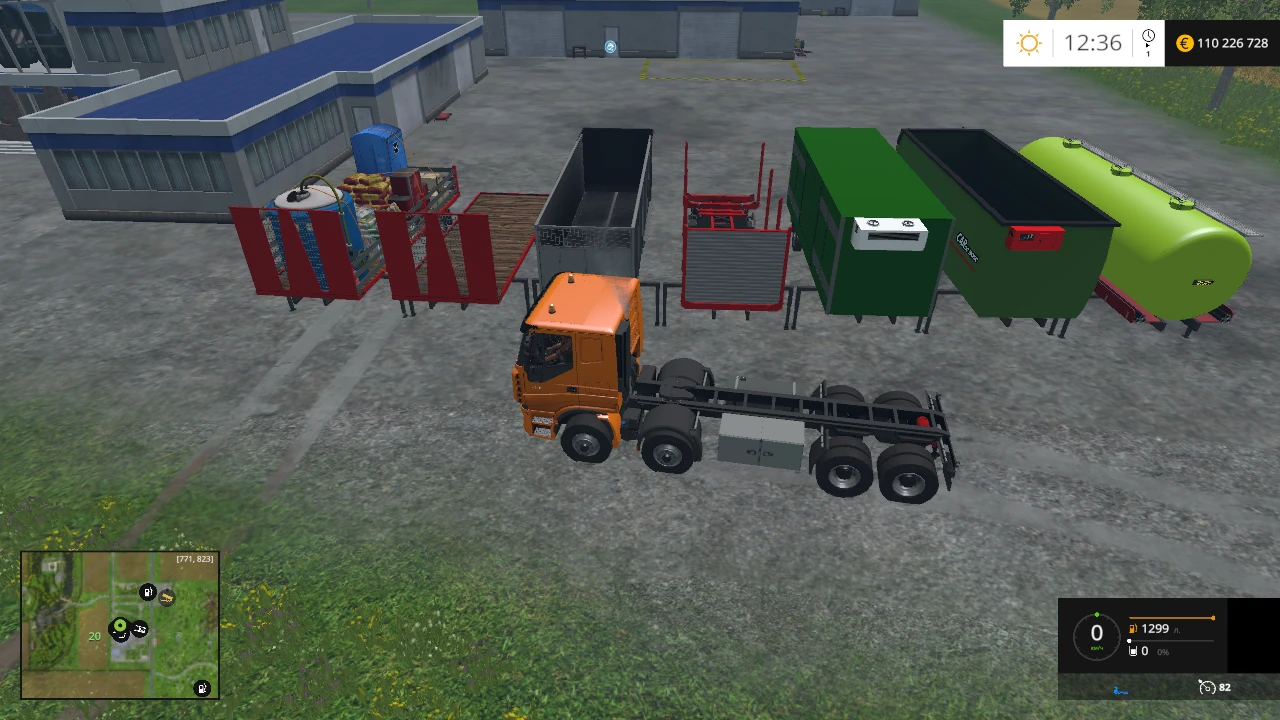Click the green dot atop the speedometer
This screenshot has height=720, width=1280.
[1097, 614]
